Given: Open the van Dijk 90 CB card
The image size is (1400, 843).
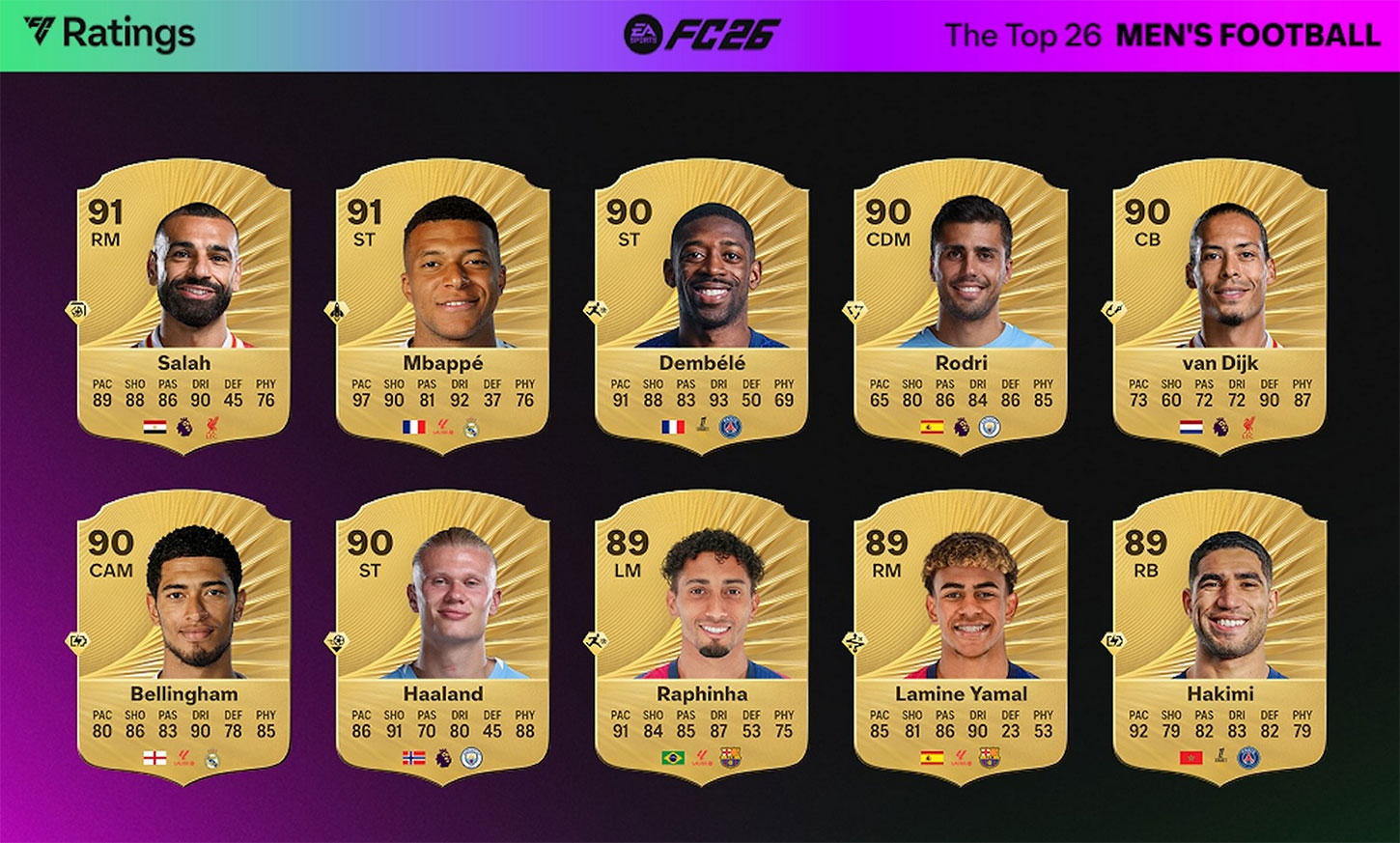Looking at the screenshot, I should 1219,301.
